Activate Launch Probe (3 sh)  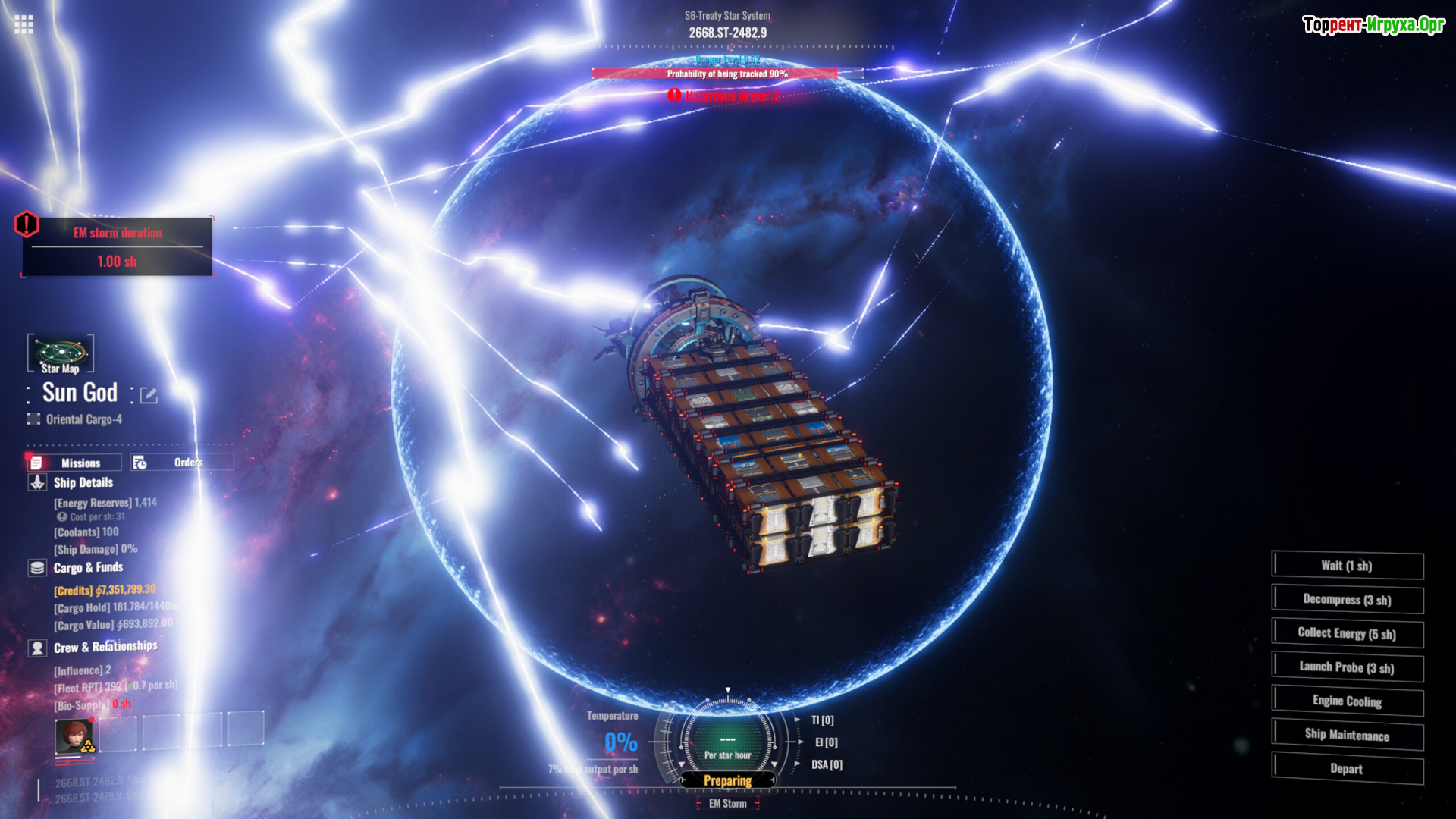pyautogui.click(x=1347, y=667)
